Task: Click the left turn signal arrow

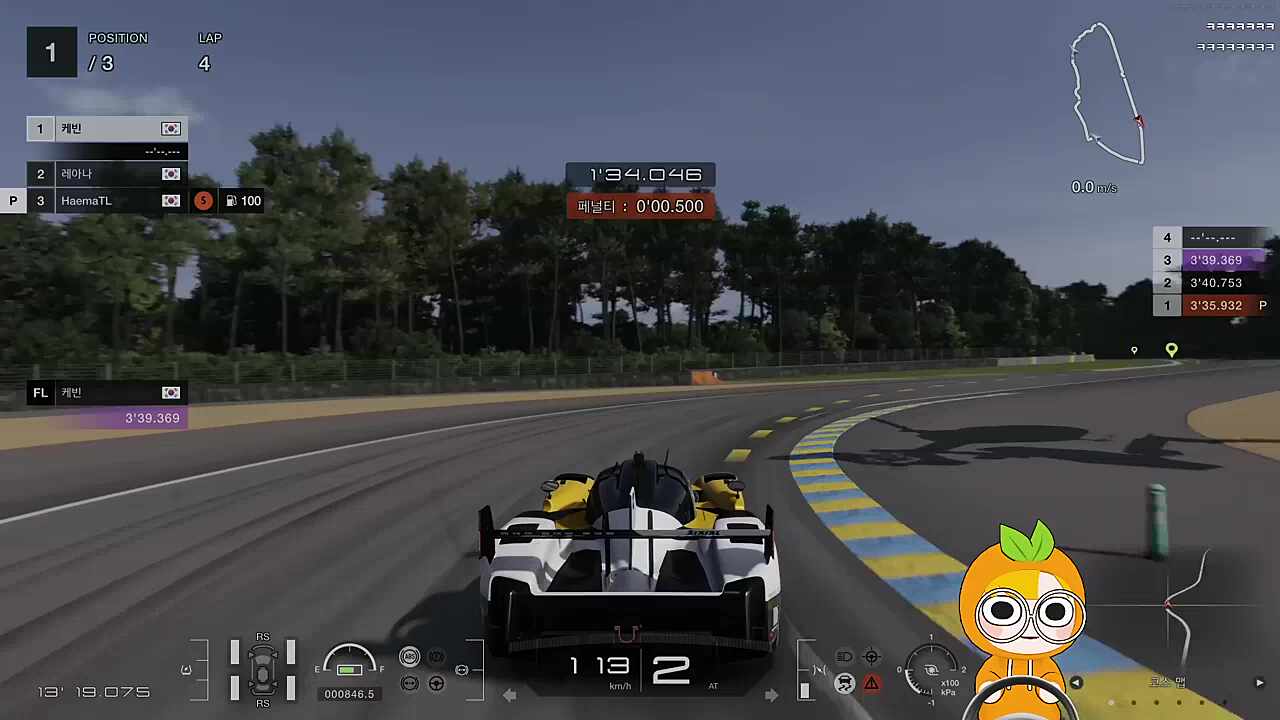Action: 509,695
